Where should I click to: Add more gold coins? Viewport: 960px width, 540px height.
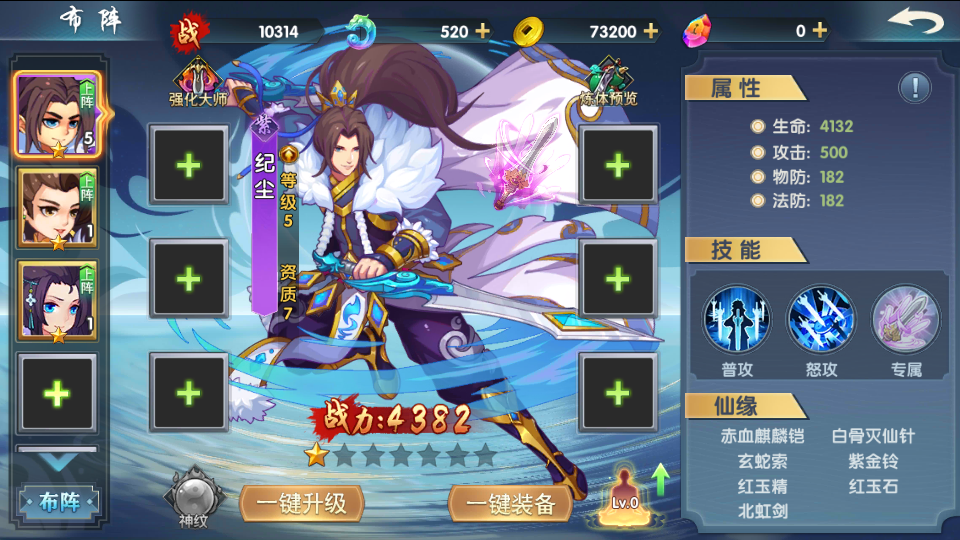651,31
